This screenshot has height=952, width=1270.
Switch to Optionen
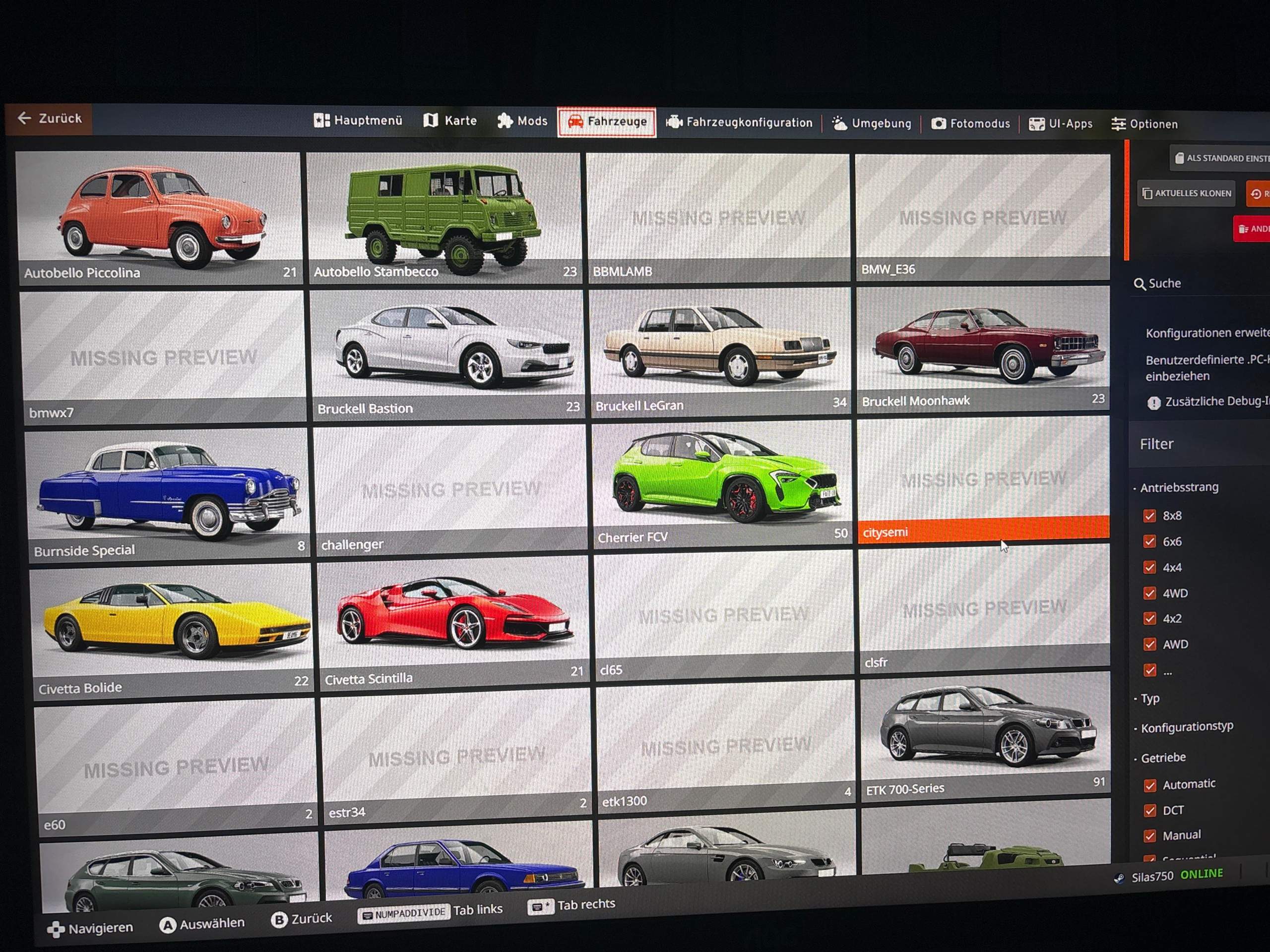[1145, 124]
